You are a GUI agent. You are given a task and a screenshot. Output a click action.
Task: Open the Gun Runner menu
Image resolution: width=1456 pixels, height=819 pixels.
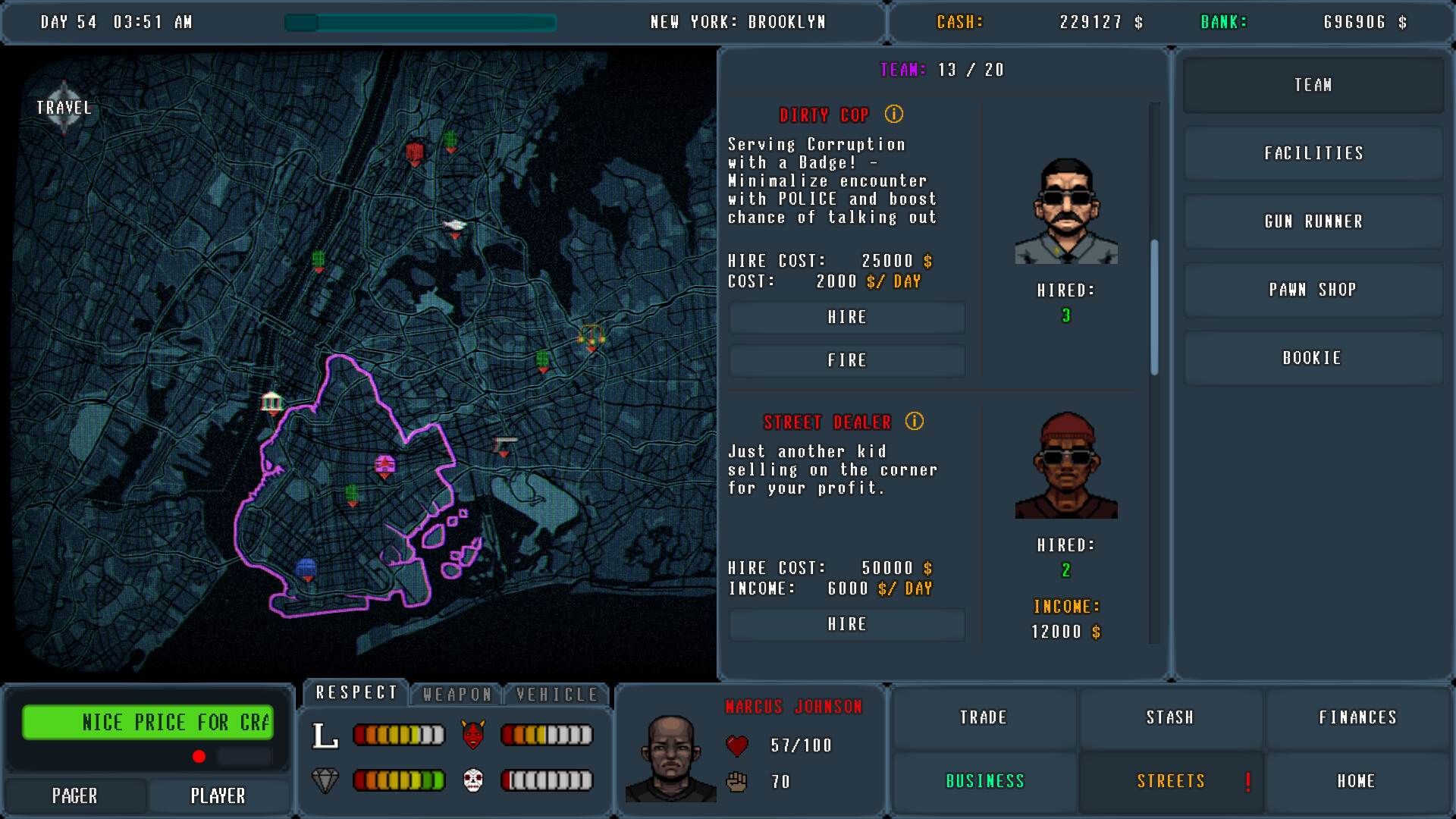point(1313,221)
